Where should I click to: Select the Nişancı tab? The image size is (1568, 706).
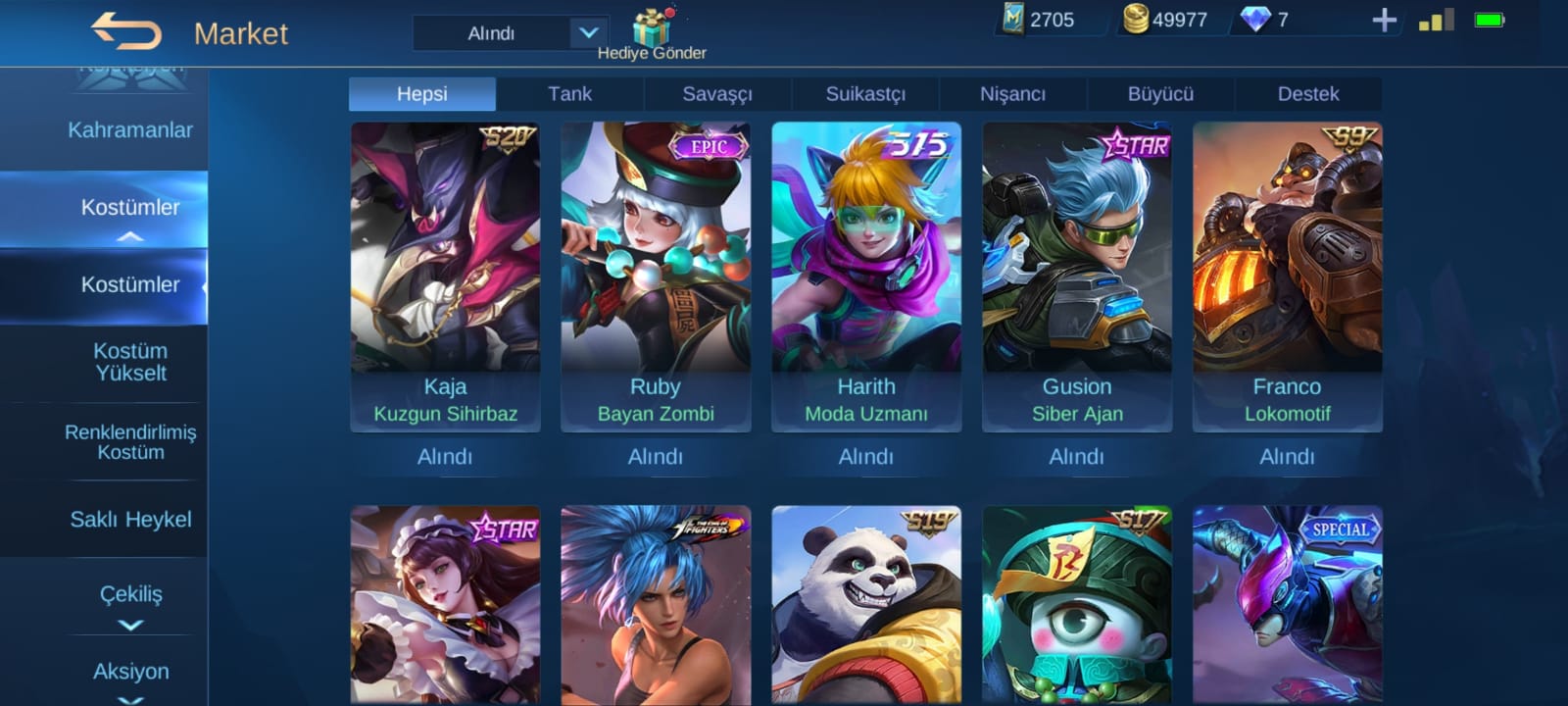1012,94
